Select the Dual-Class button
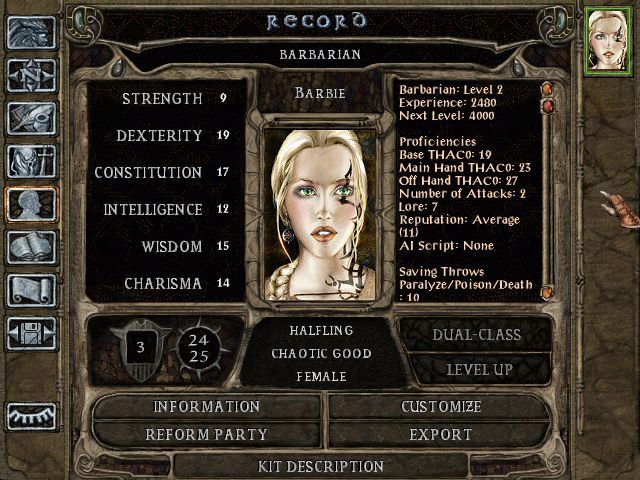640x480 pixels. tap(475, 335)
